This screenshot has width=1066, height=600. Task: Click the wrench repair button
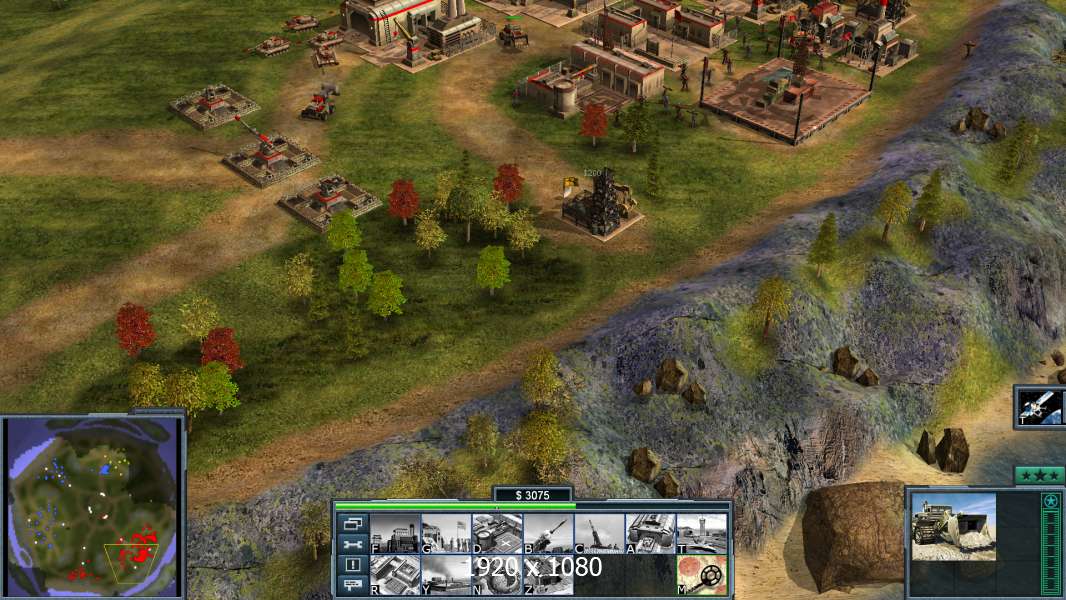(353, 544)
